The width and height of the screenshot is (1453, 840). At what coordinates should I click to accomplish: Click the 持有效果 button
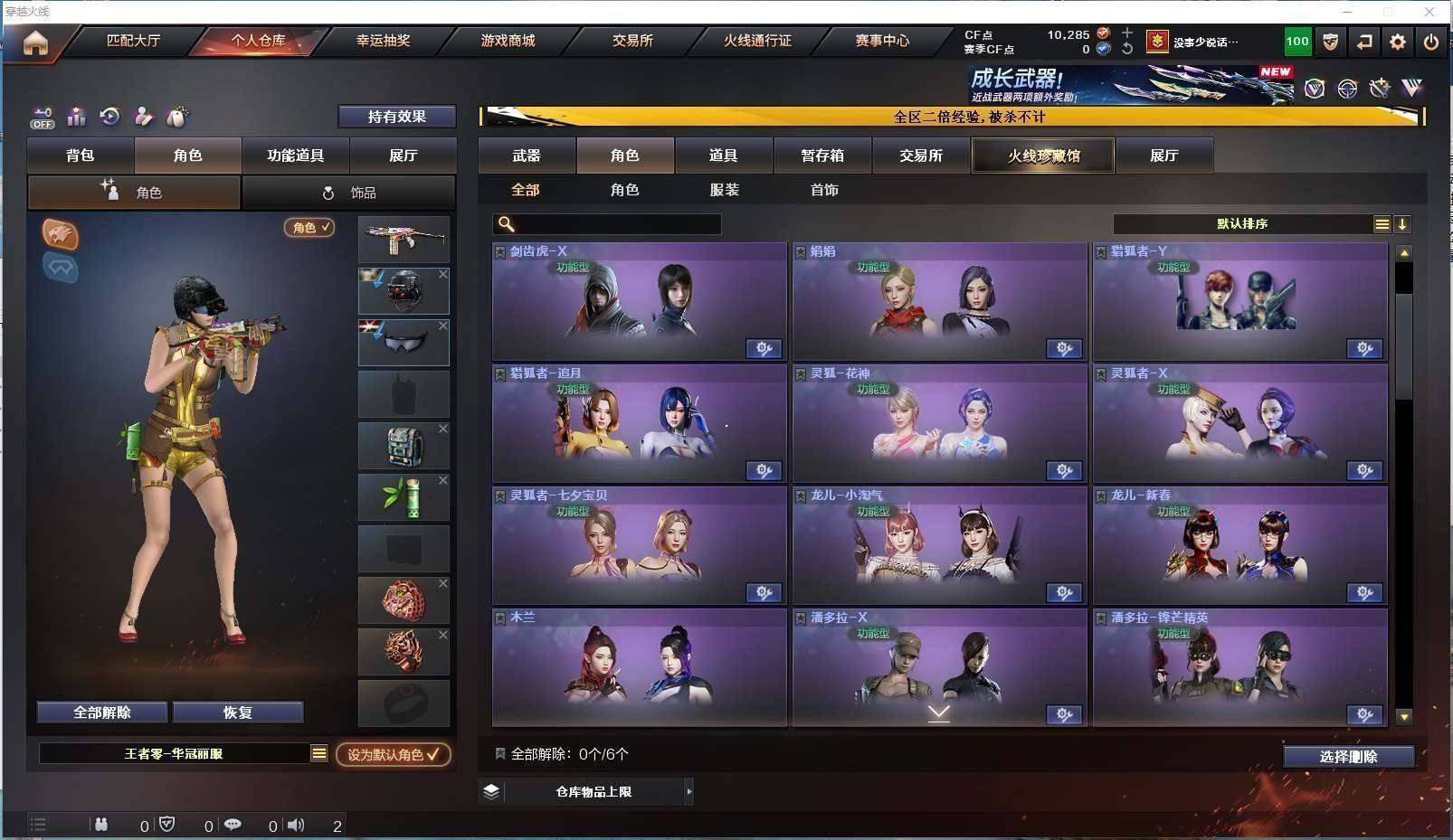point(396,117)
